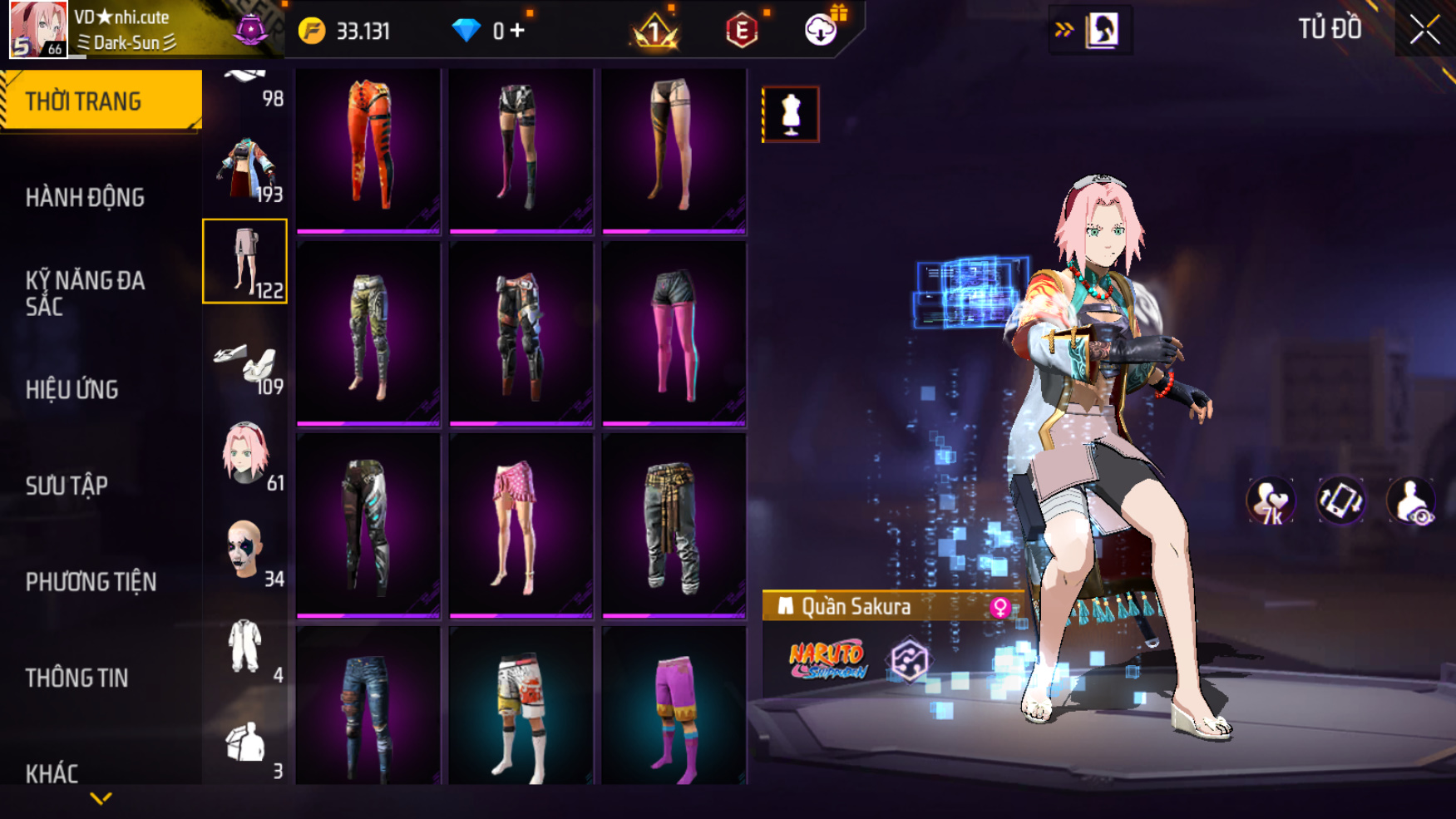Viewport: 1456px width, 819px height.
Task: Open the Kỹ Năng Đa Sắc section
Action: (x=85, y=293)
